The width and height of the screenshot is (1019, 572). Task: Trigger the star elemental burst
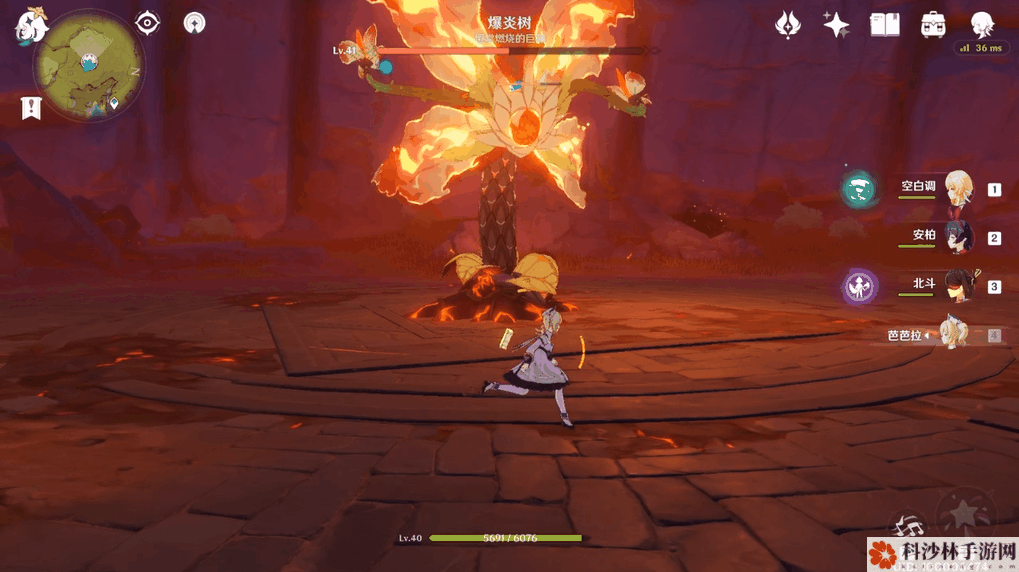(966, 512)
